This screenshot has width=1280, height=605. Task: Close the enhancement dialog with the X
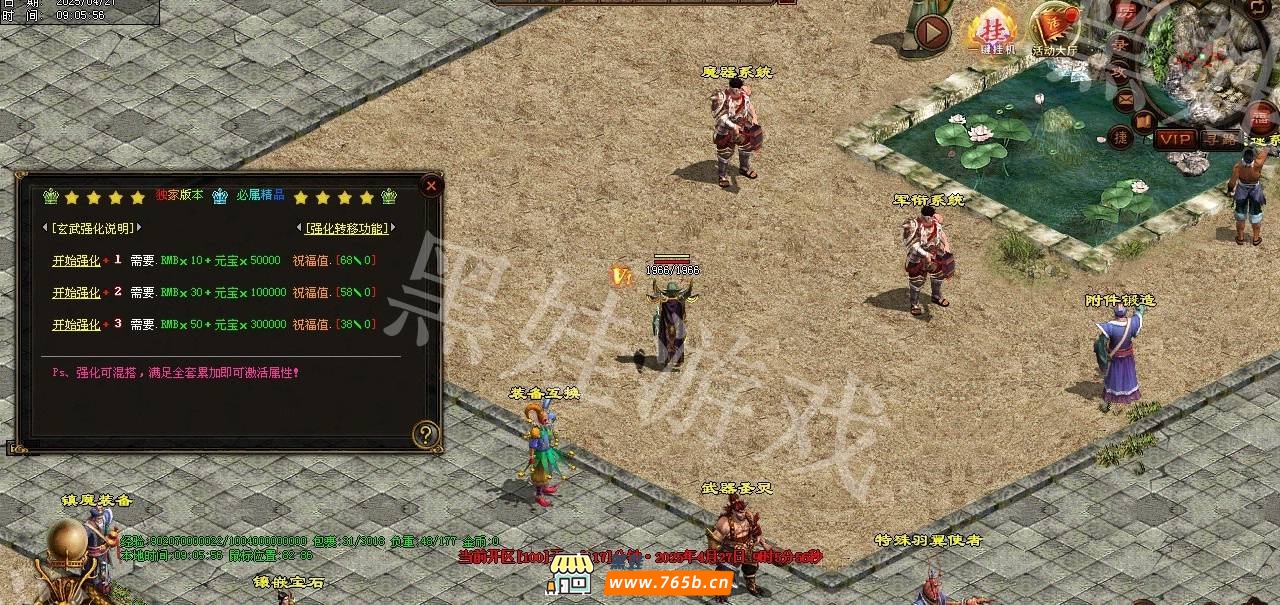tap(431, 185)
